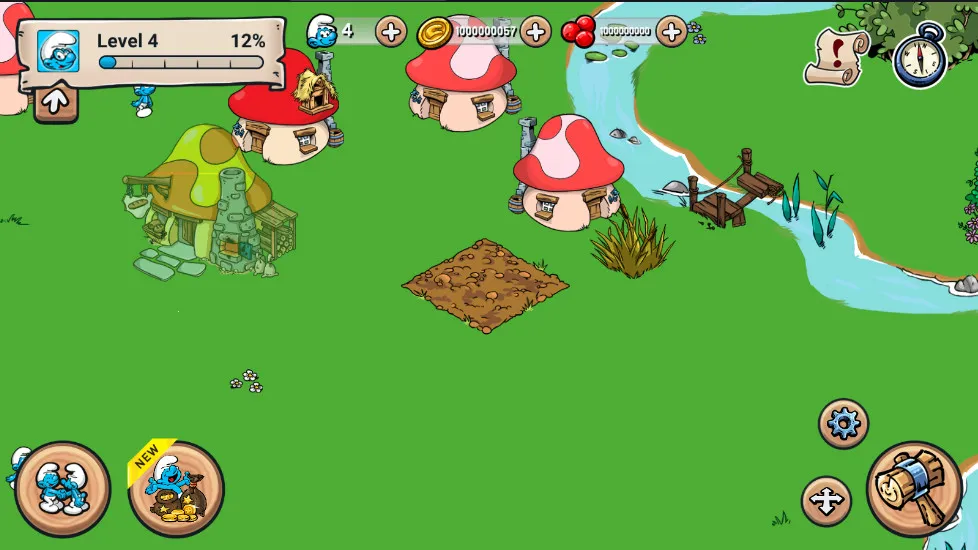Open the Smurf profile avatar

[58, 51]
